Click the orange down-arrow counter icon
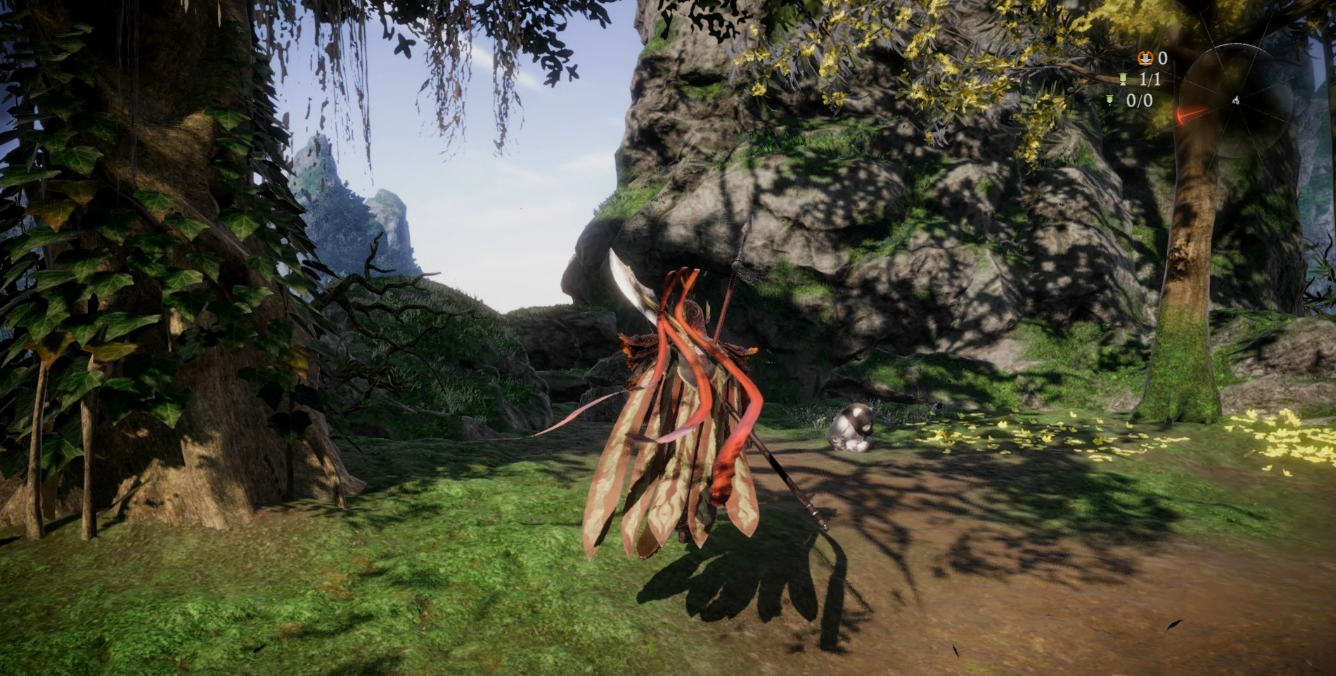 pos(1144,59)
